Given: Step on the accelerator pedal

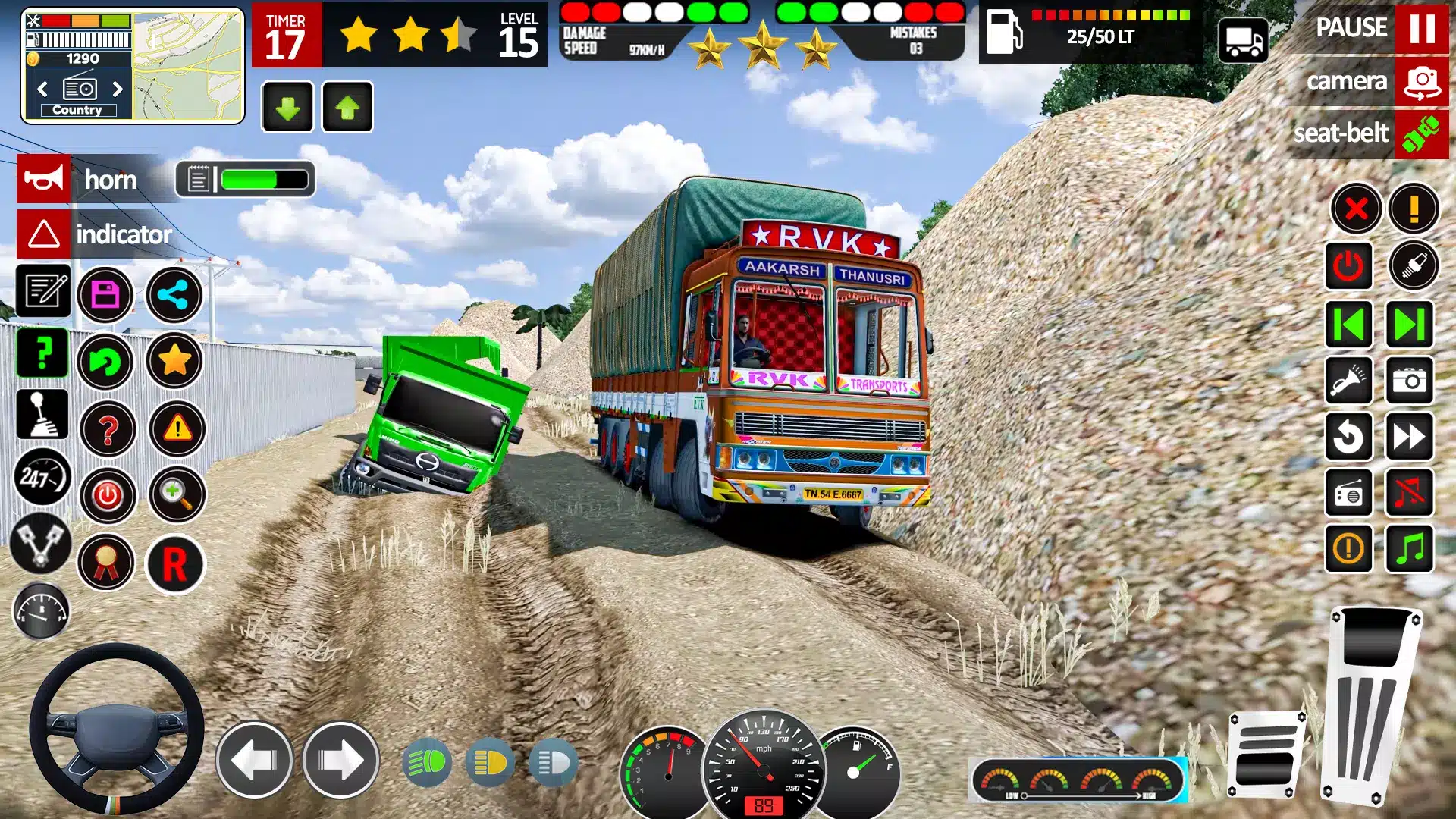Looking at the screenshot, I should 1373,705.
